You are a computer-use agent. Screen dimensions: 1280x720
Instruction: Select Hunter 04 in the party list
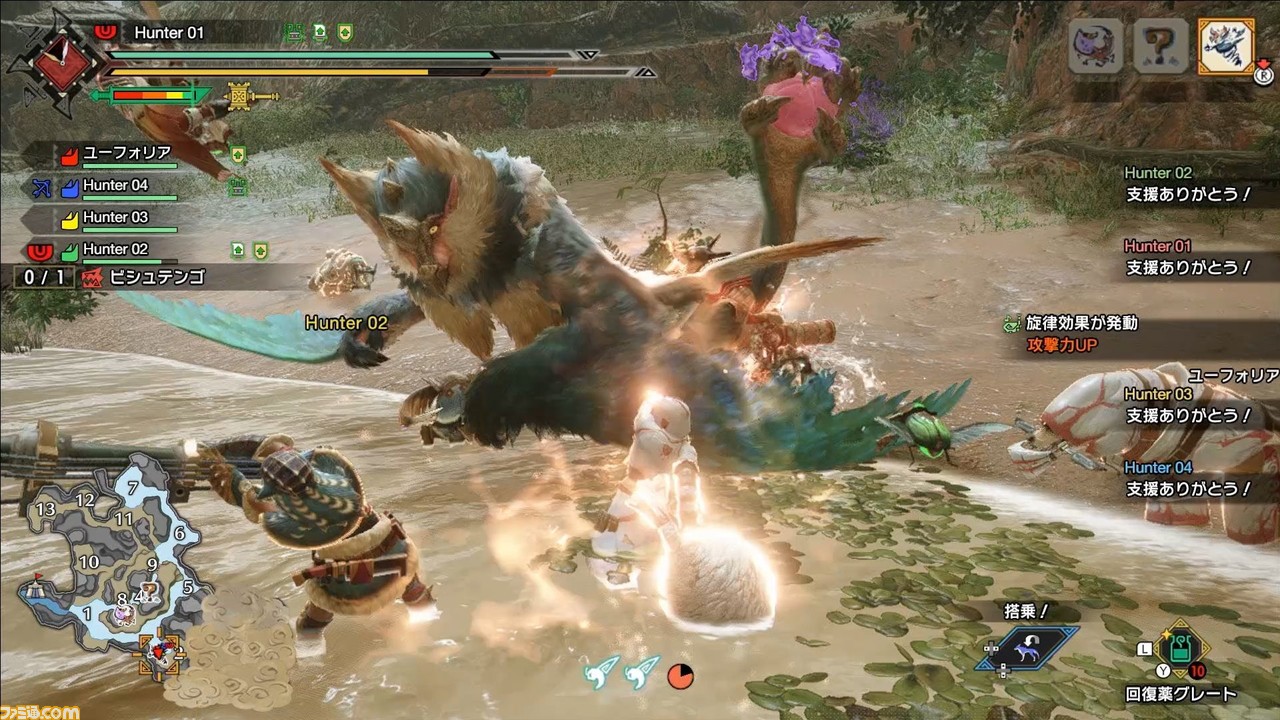(x=114, y=185)
